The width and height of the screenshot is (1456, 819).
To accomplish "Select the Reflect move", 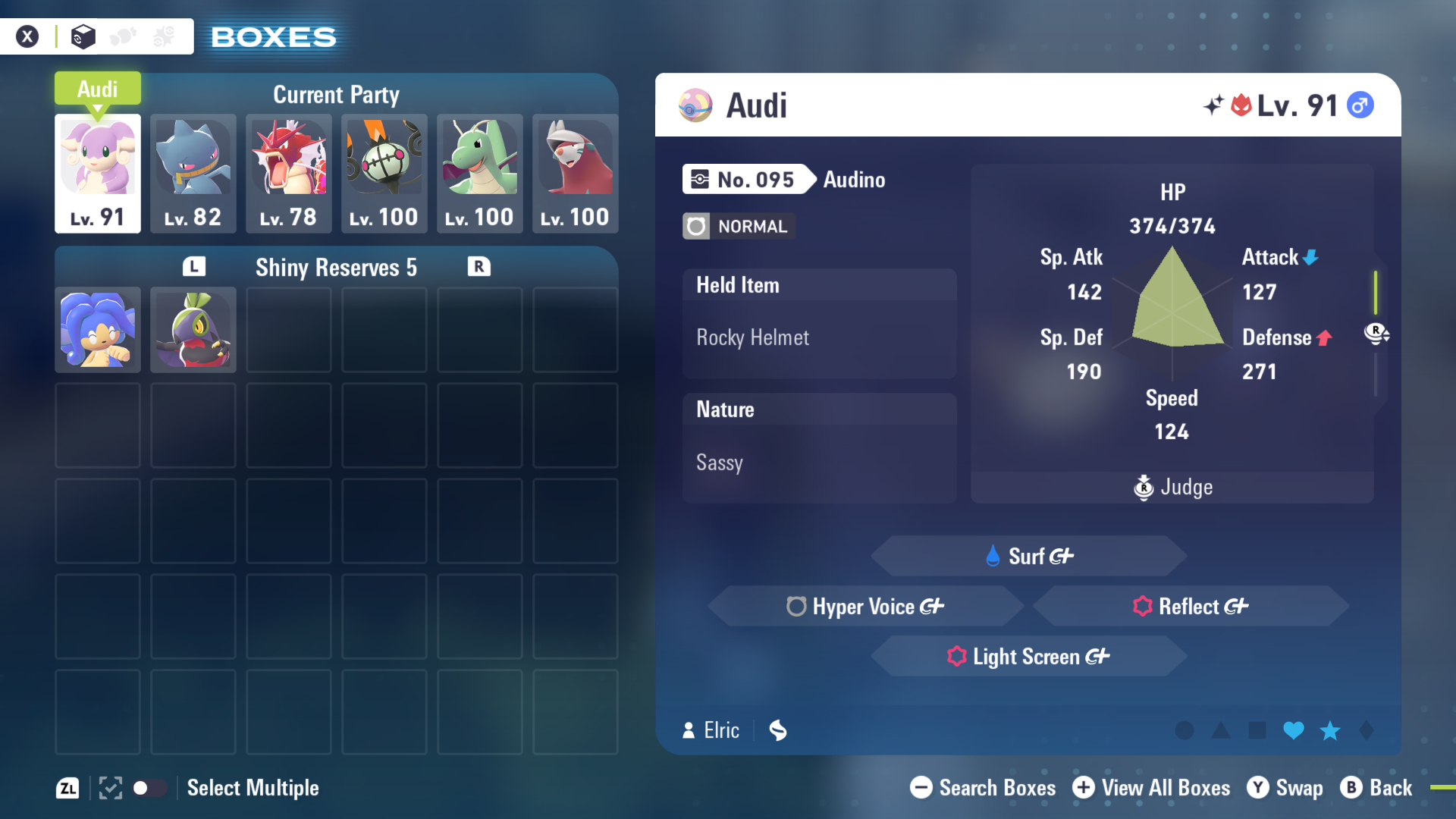I will point(1191,606).
